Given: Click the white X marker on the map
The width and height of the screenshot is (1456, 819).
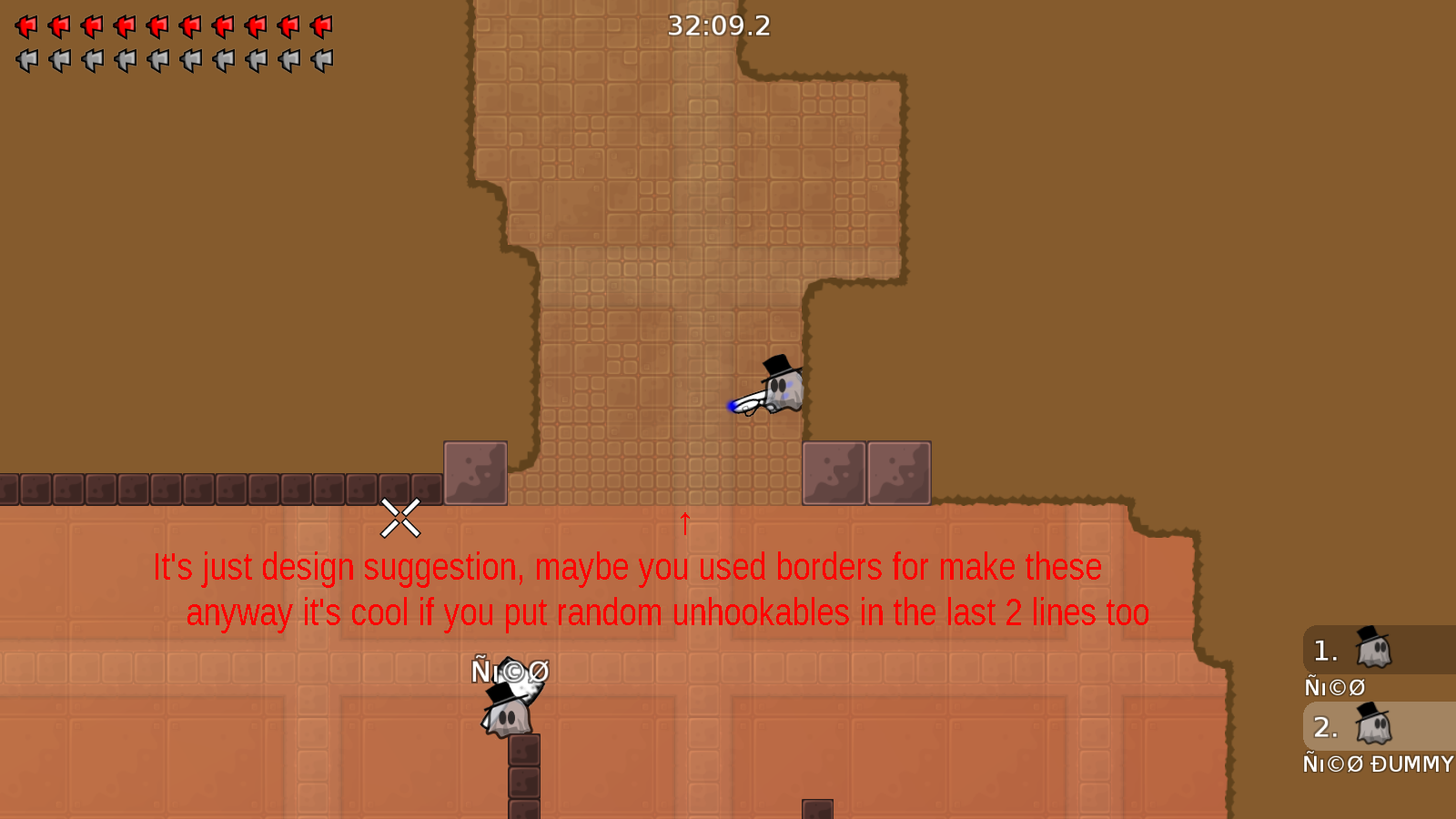Looking at the screenshot, I should 401,520.
